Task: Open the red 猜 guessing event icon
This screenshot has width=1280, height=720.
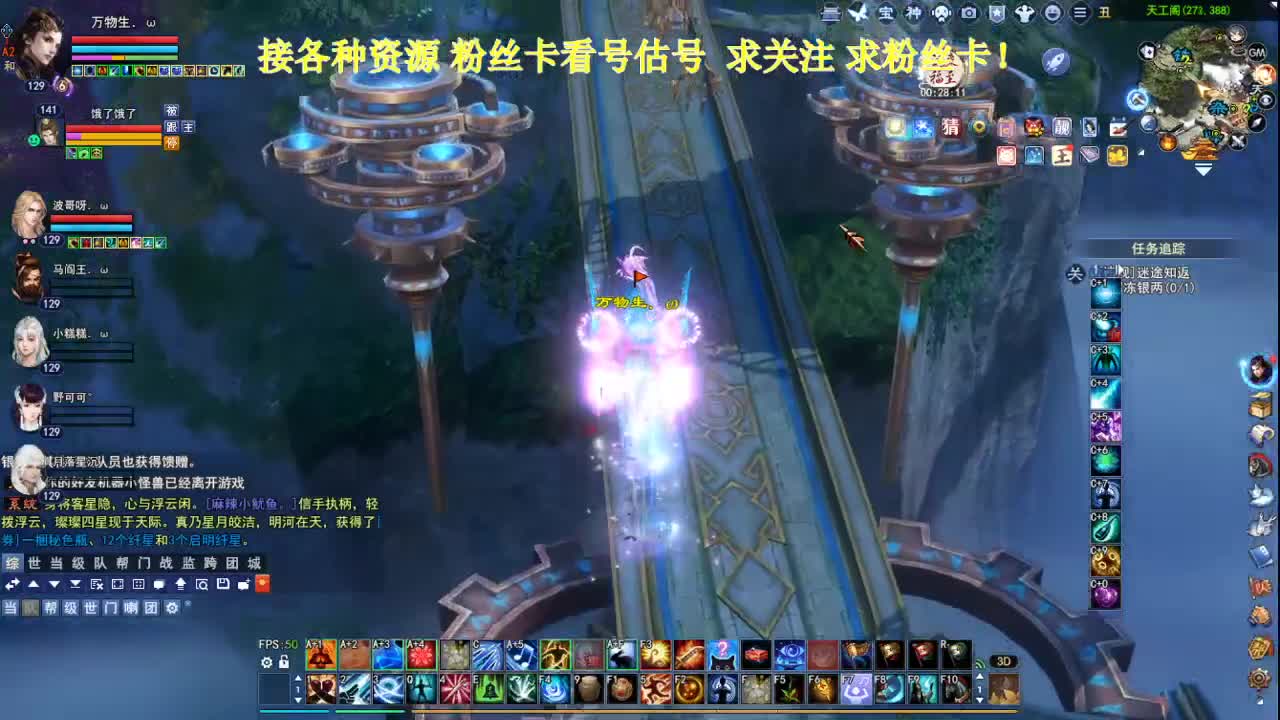Action: (x=952, y=128)
